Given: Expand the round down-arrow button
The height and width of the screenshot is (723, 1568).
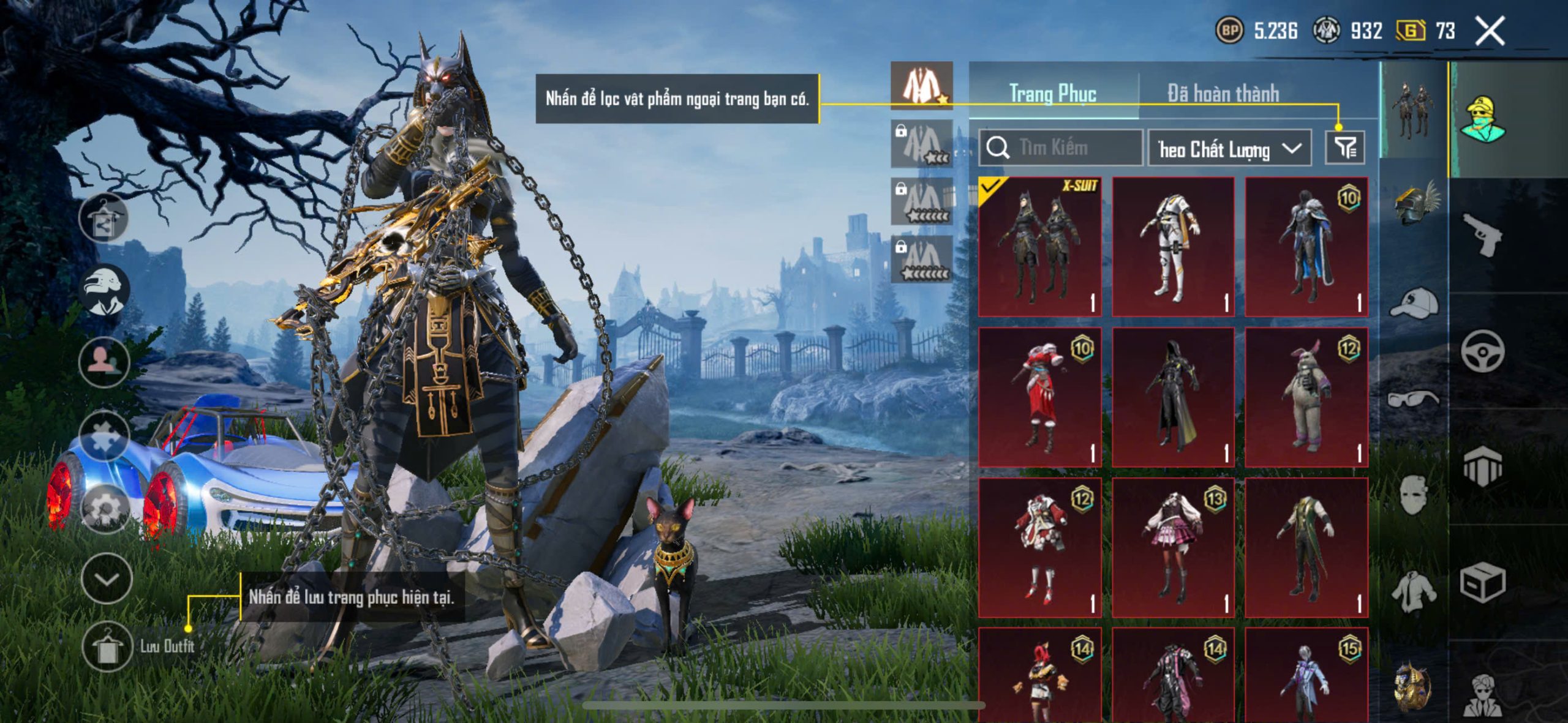Looking at the screenshot, I should pyautogui.click(x=107, y=579).
